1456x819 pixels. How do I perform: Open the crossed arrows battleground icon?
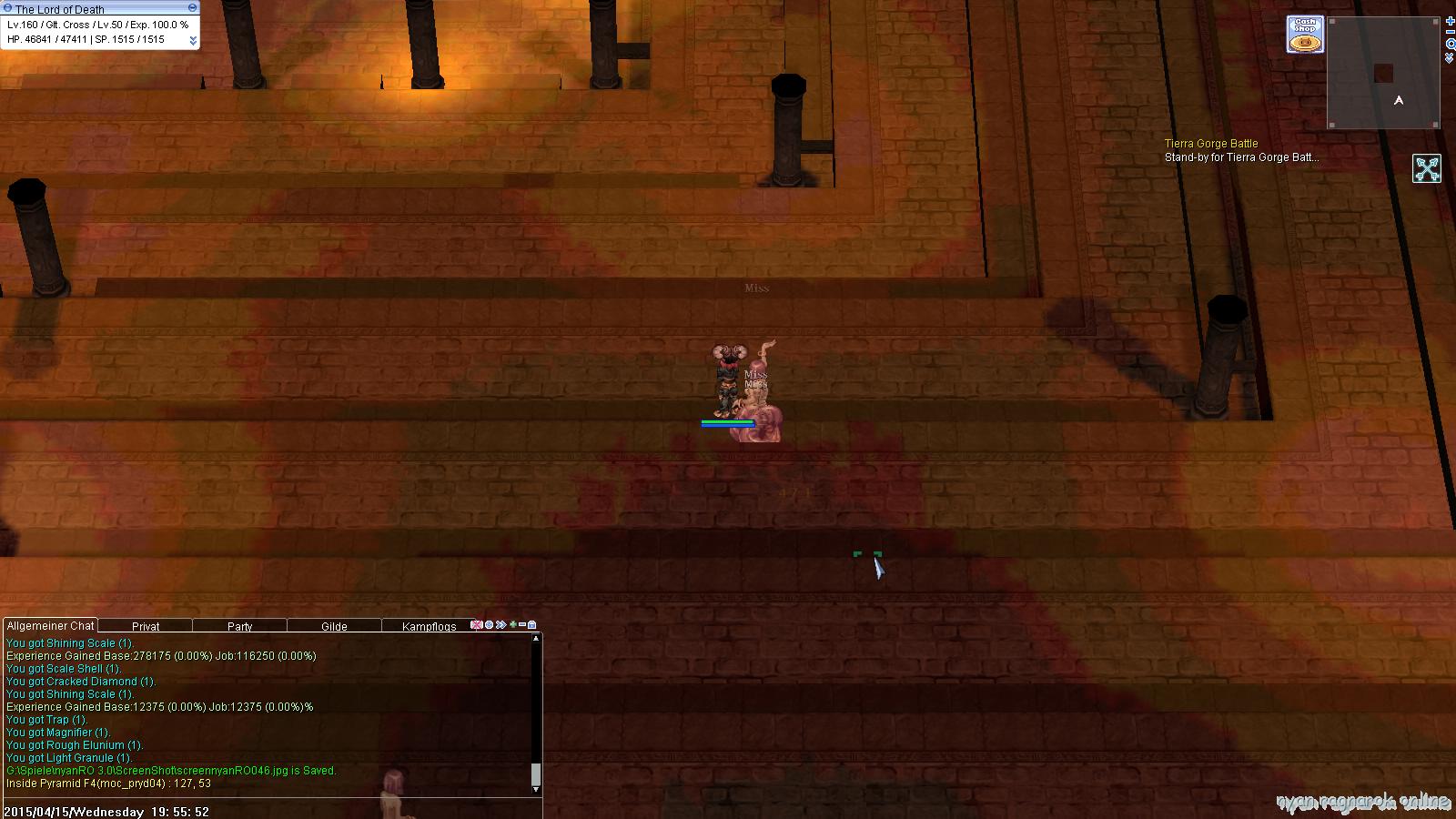click(x=1426, y=168)
